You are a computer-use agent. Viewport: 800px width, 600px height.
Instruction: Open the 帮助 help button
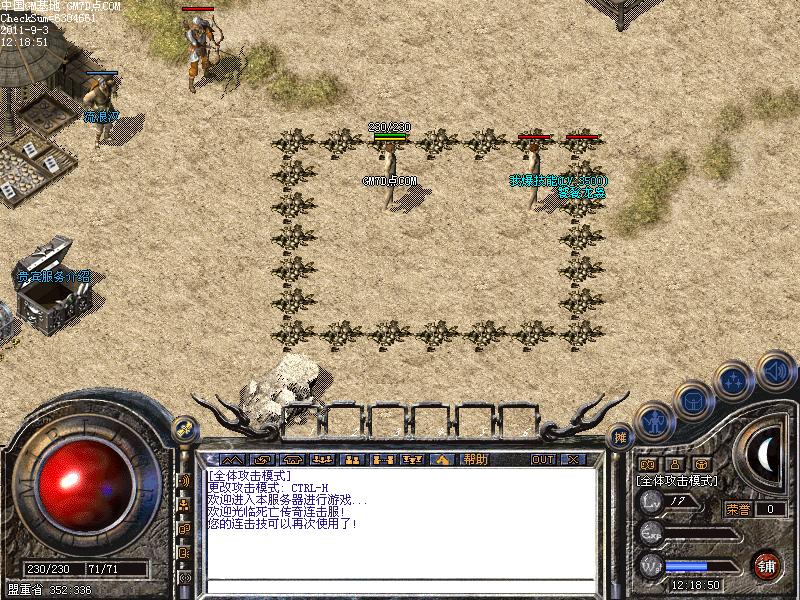click(475, 459)
